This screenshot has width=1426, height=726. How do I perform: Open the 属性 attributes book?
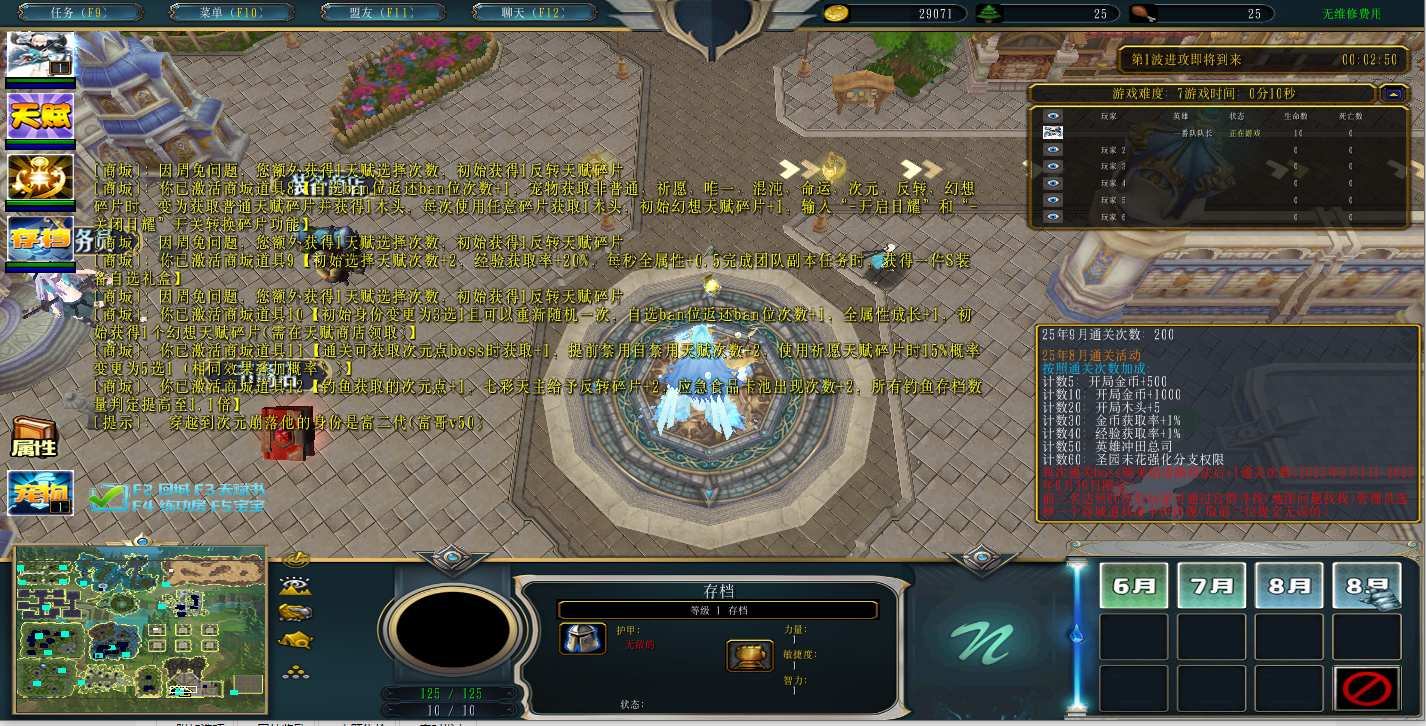[x=33, y=436]
